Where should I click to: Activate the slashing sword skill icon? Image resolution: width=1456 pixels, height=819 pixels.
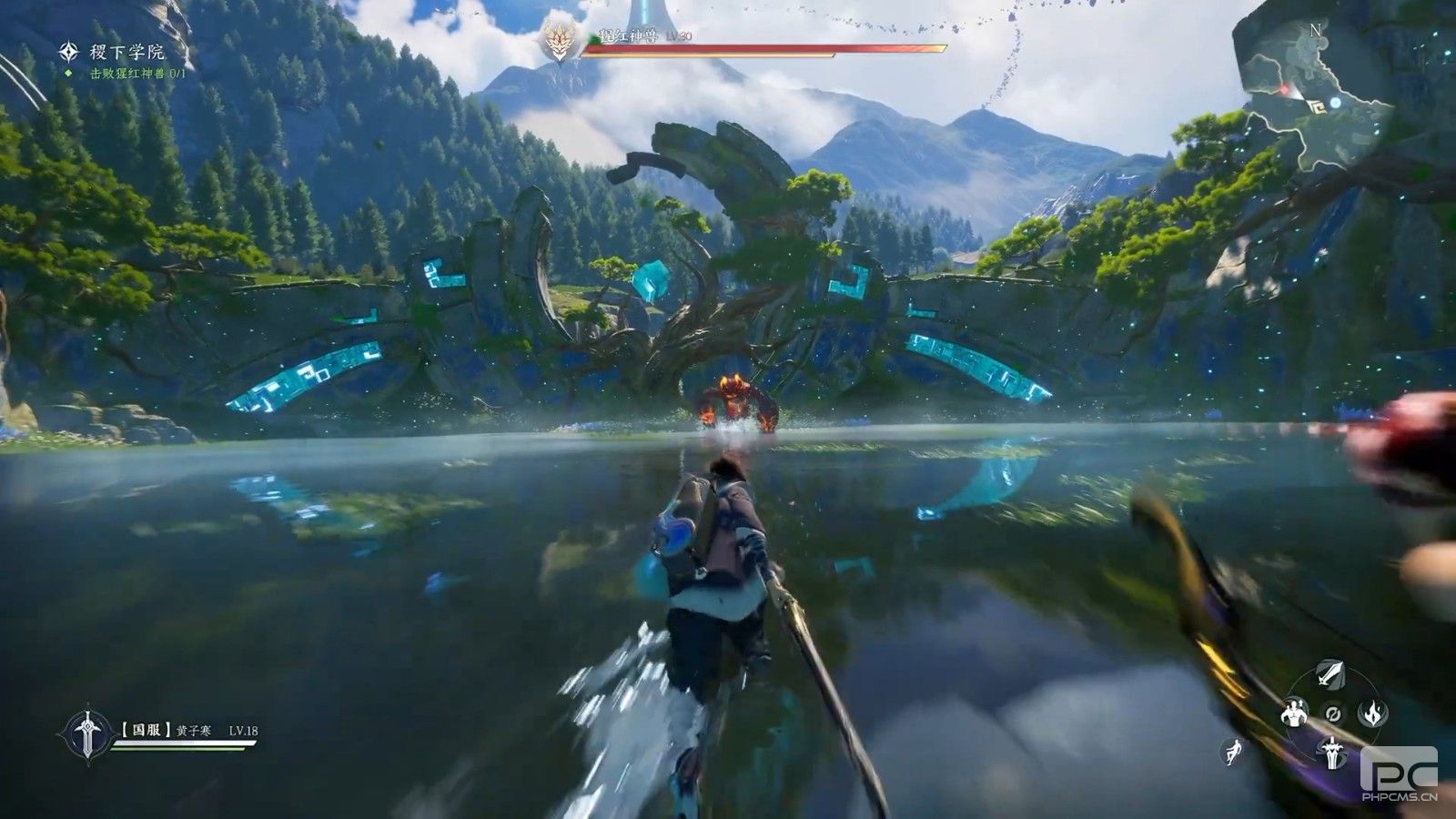point(1332,675)
